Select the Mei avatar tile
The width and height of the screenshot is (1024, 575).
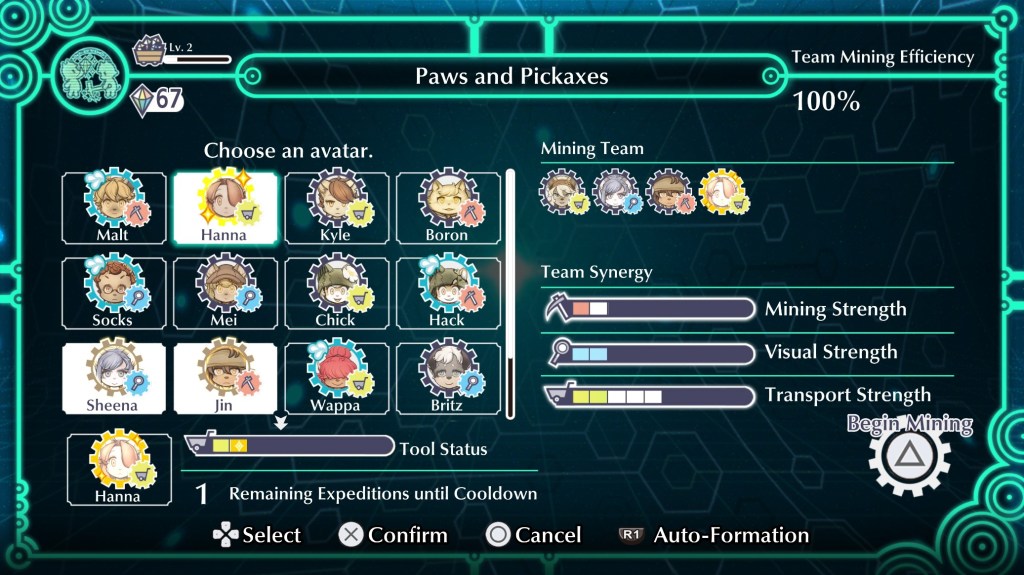point(225,293)
